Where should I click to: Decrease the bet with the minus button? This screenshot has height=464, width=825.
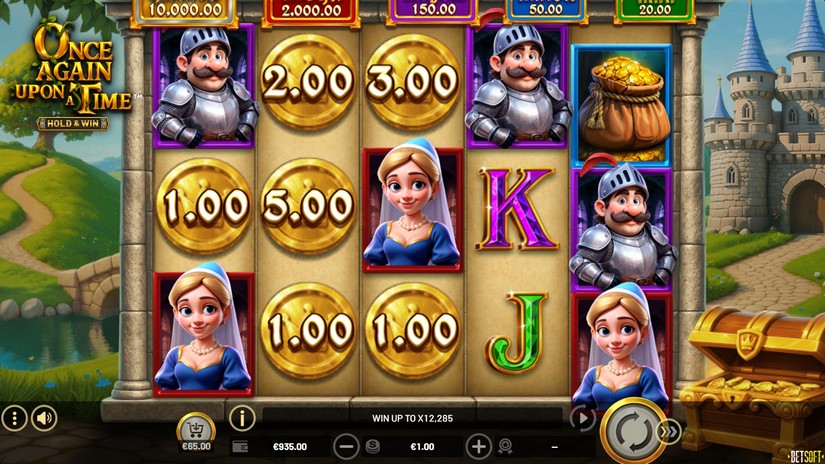point(346,446)
